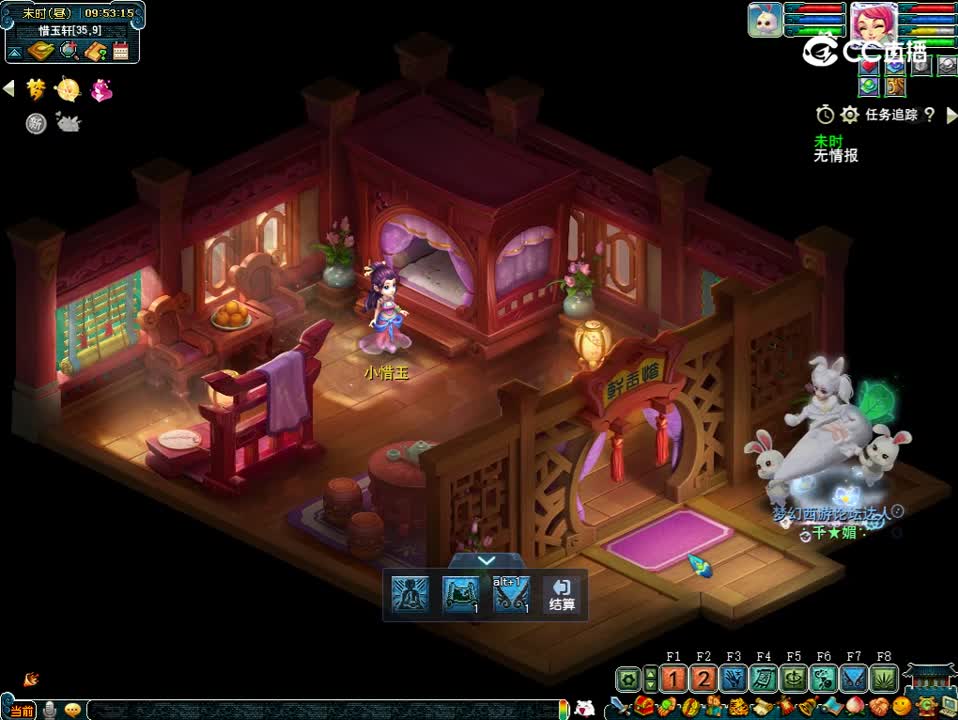958x720 pixels.
Task: Use the F3 hand skill slot
Action: click(734, 679)
